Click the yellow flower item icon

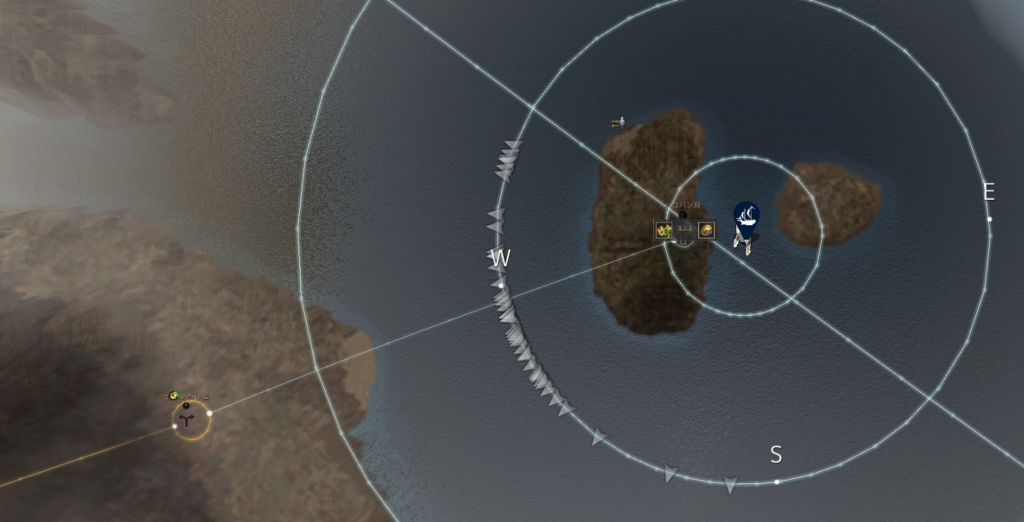(663, 231)
